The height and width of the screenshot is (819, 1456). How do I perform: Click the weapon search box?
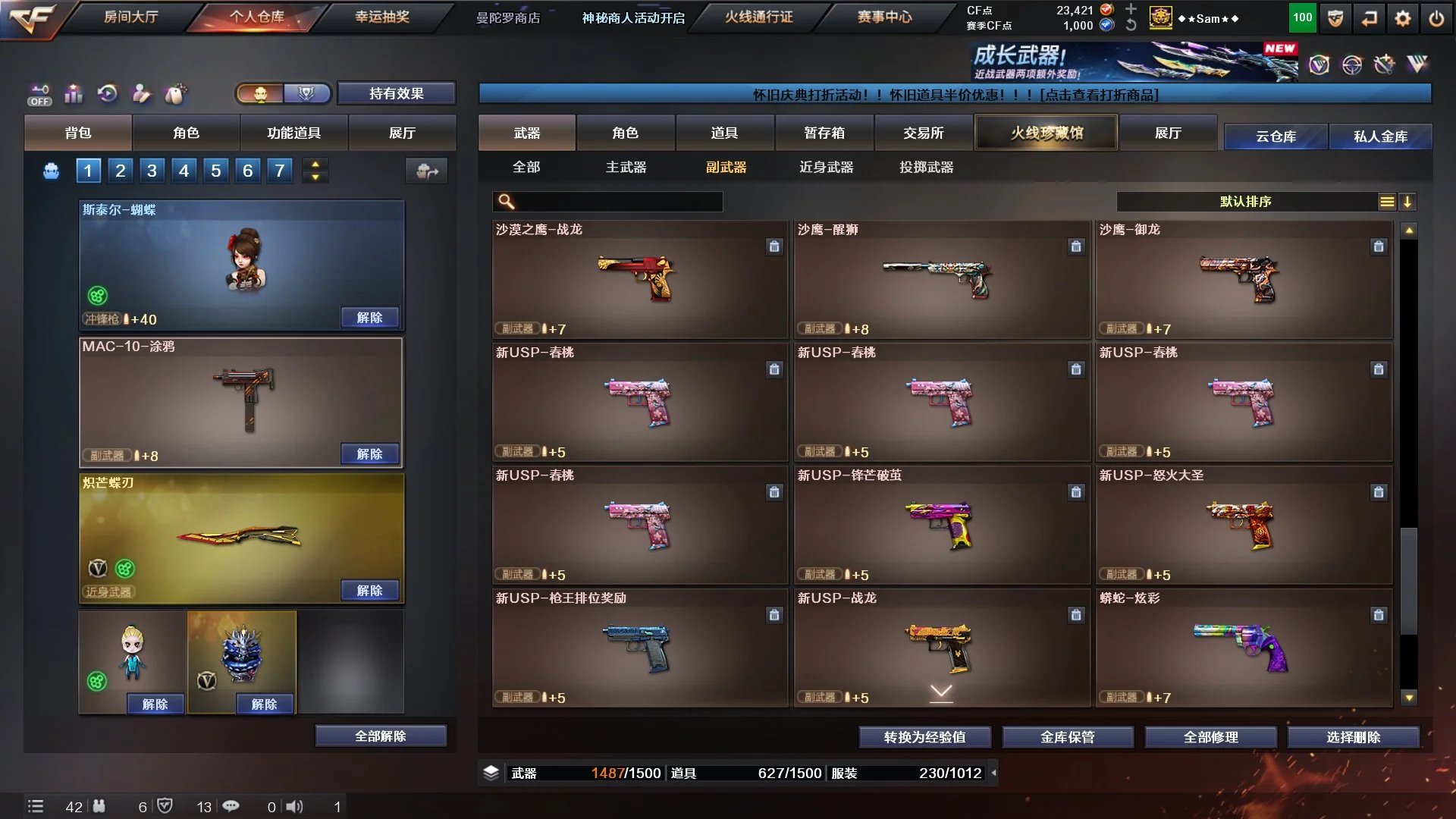pyautogui.click(x=614, y=202)
